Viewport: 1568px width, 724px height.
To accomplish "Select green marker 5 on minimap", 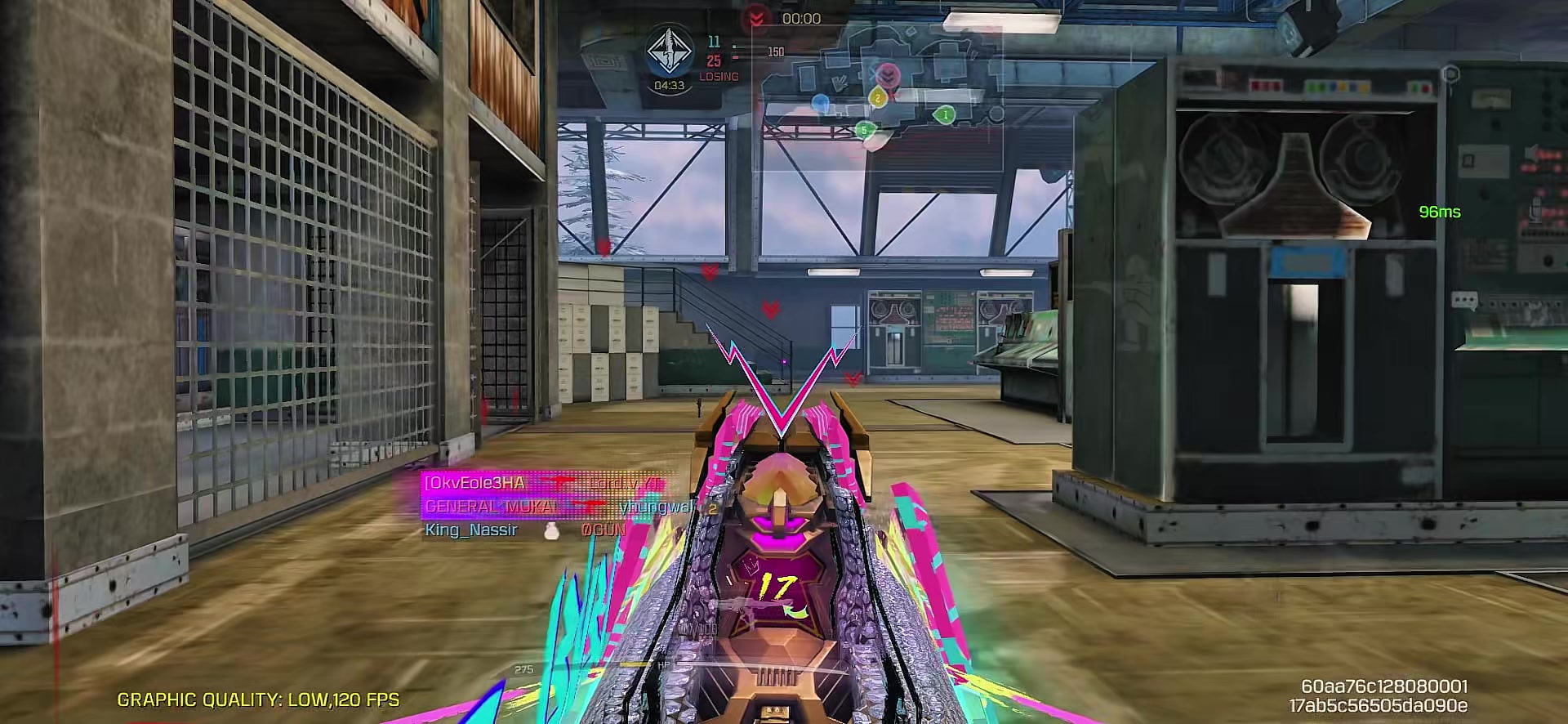I will click(865, 130).
